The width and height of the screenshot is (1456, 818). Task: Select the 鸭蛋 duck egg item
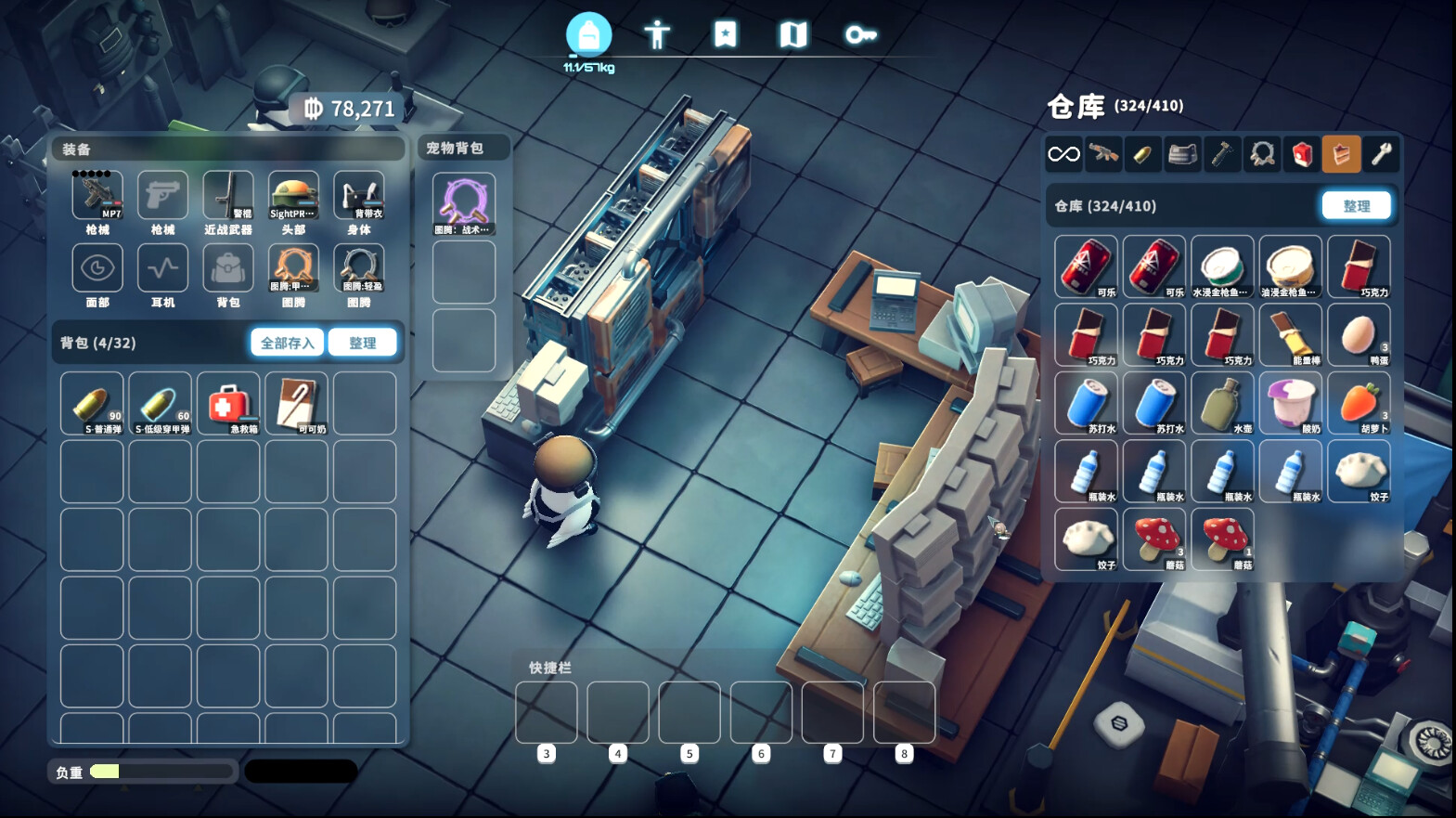[1359, 335]
